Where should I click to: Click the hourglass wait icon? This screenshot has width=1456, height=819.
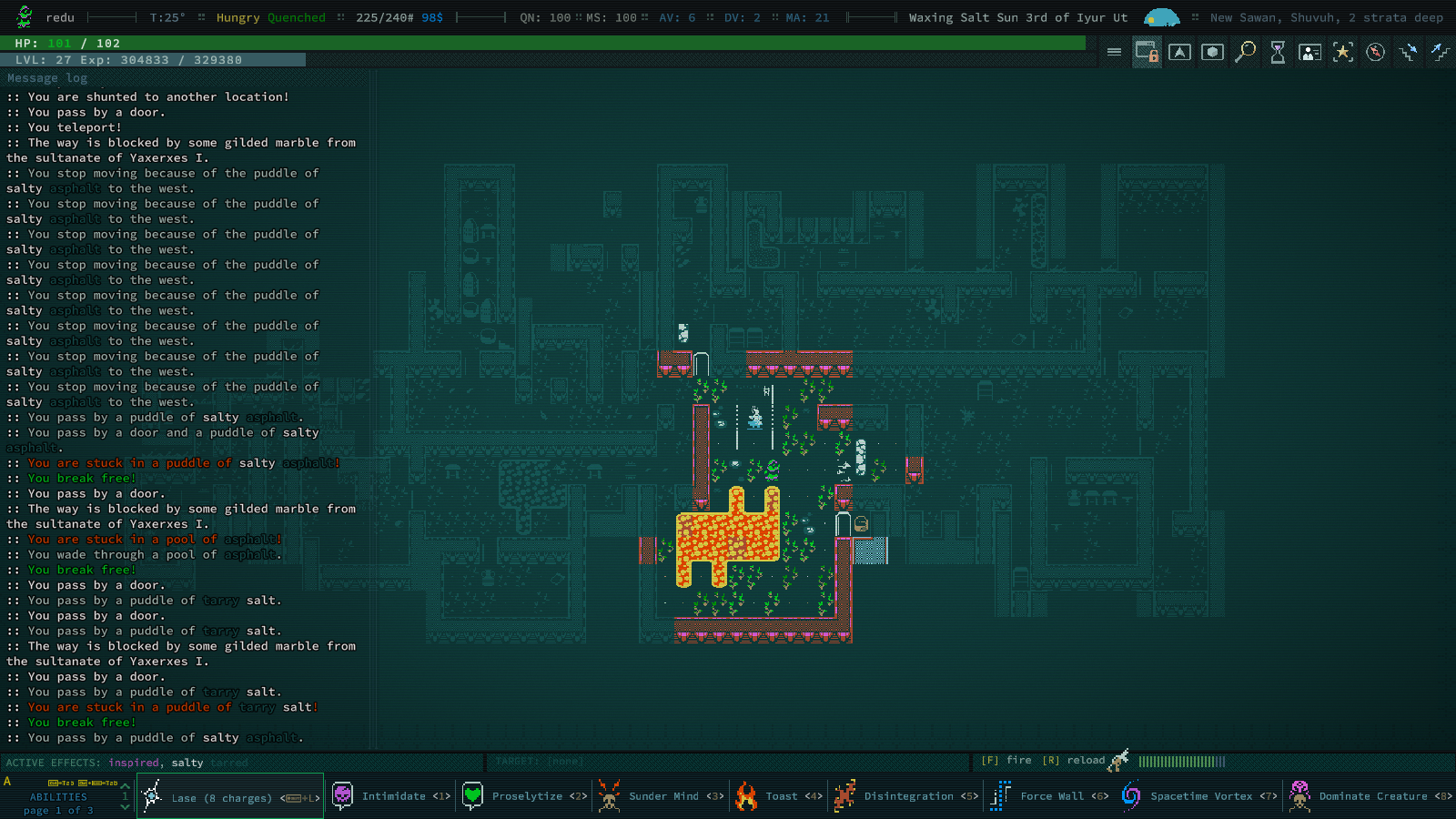[1278, 52]
